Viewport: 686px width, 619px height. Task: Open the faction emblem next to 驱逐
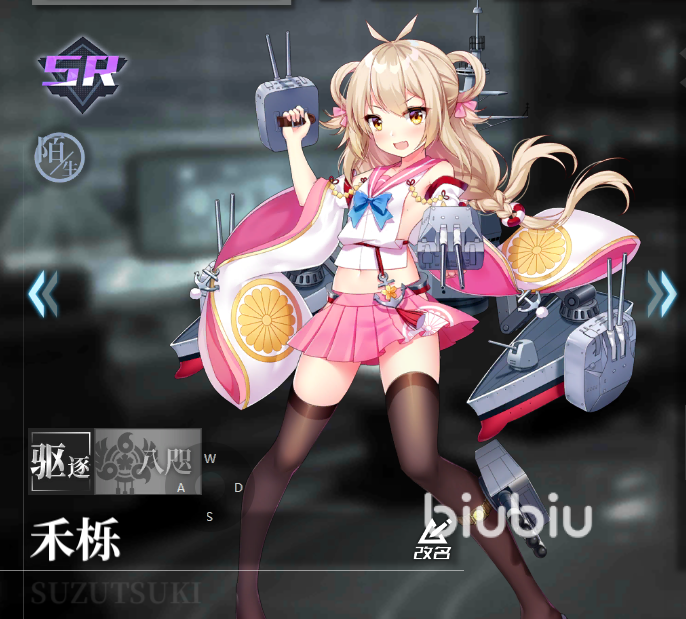[x=147, y=461]
